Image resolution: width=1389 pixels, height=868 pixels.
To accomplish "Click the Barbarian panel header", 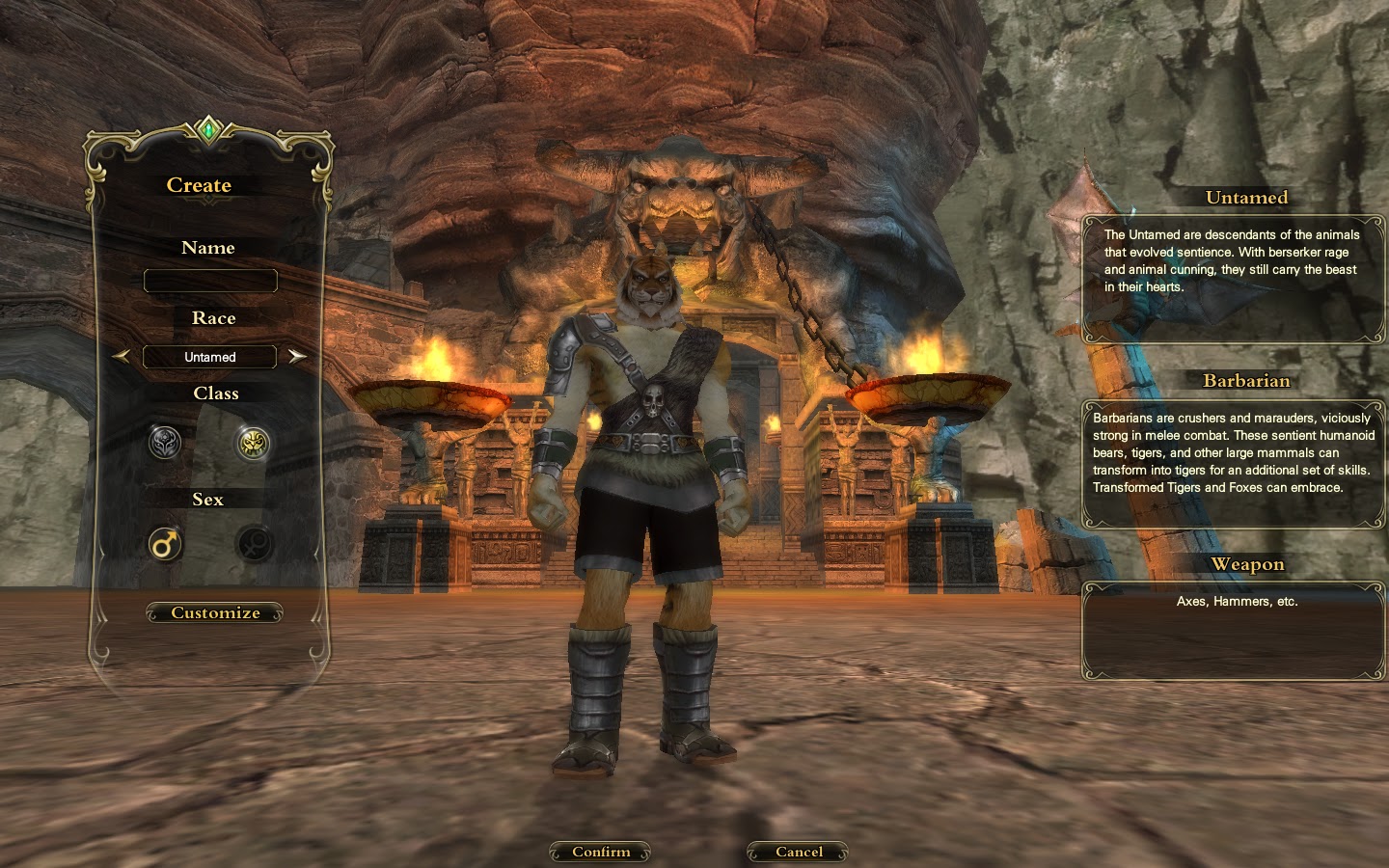I will [1247, 382].
